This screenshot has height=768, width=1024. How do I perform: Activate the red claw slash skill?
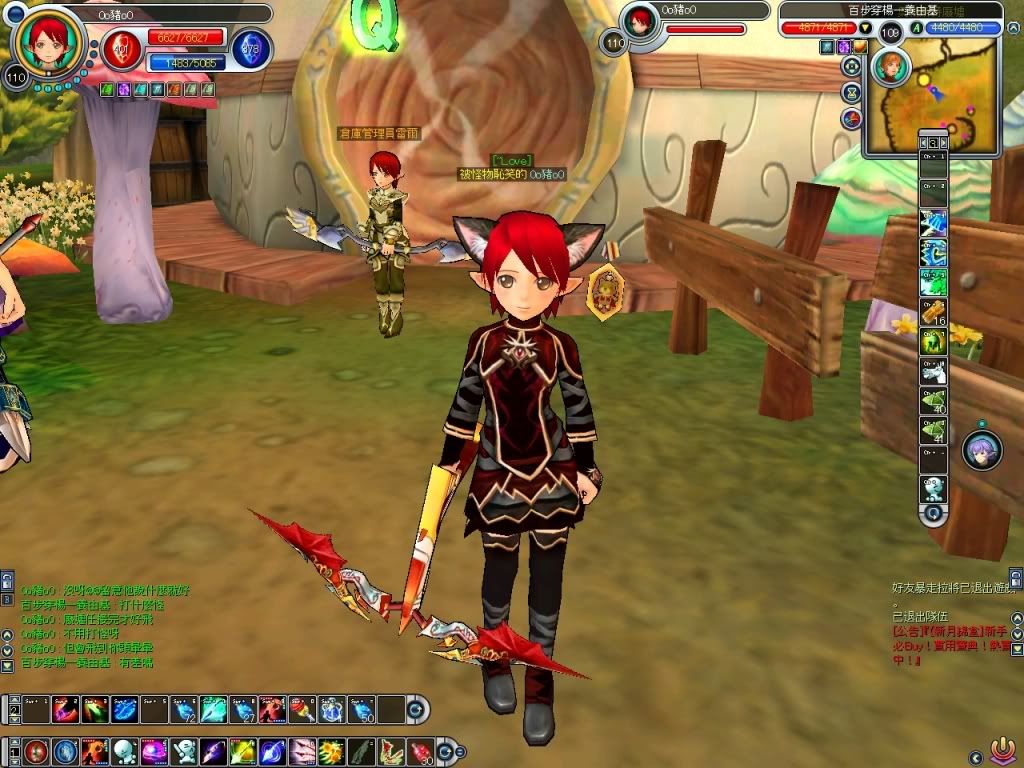coord(301,750)
